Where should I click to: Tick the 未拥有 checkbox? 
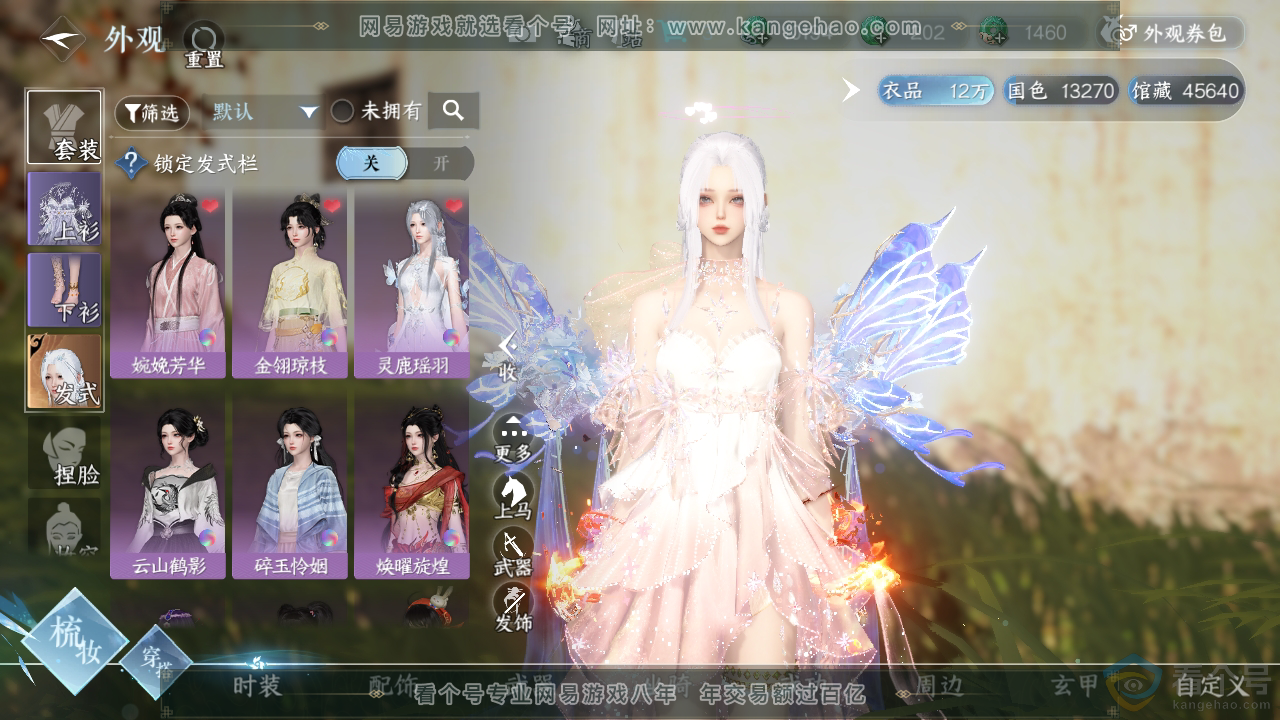343,112
